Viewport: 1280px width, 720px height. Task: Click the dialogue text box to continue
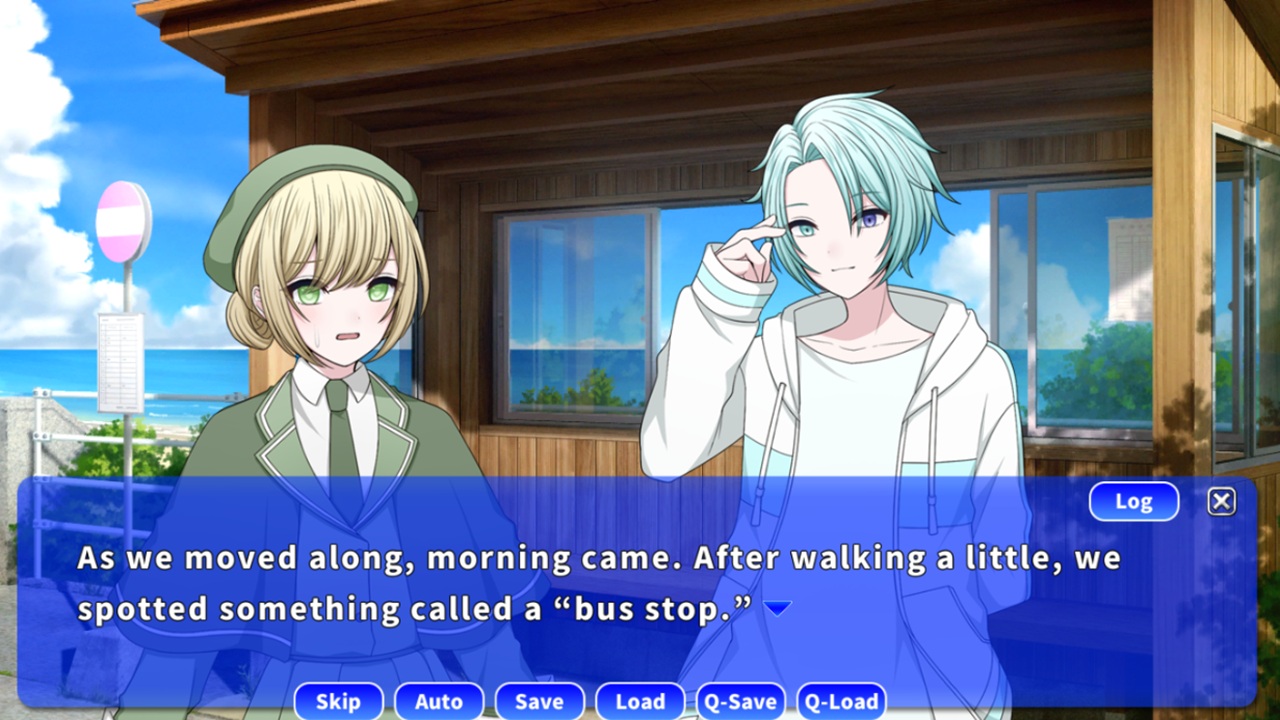[600, 580]
